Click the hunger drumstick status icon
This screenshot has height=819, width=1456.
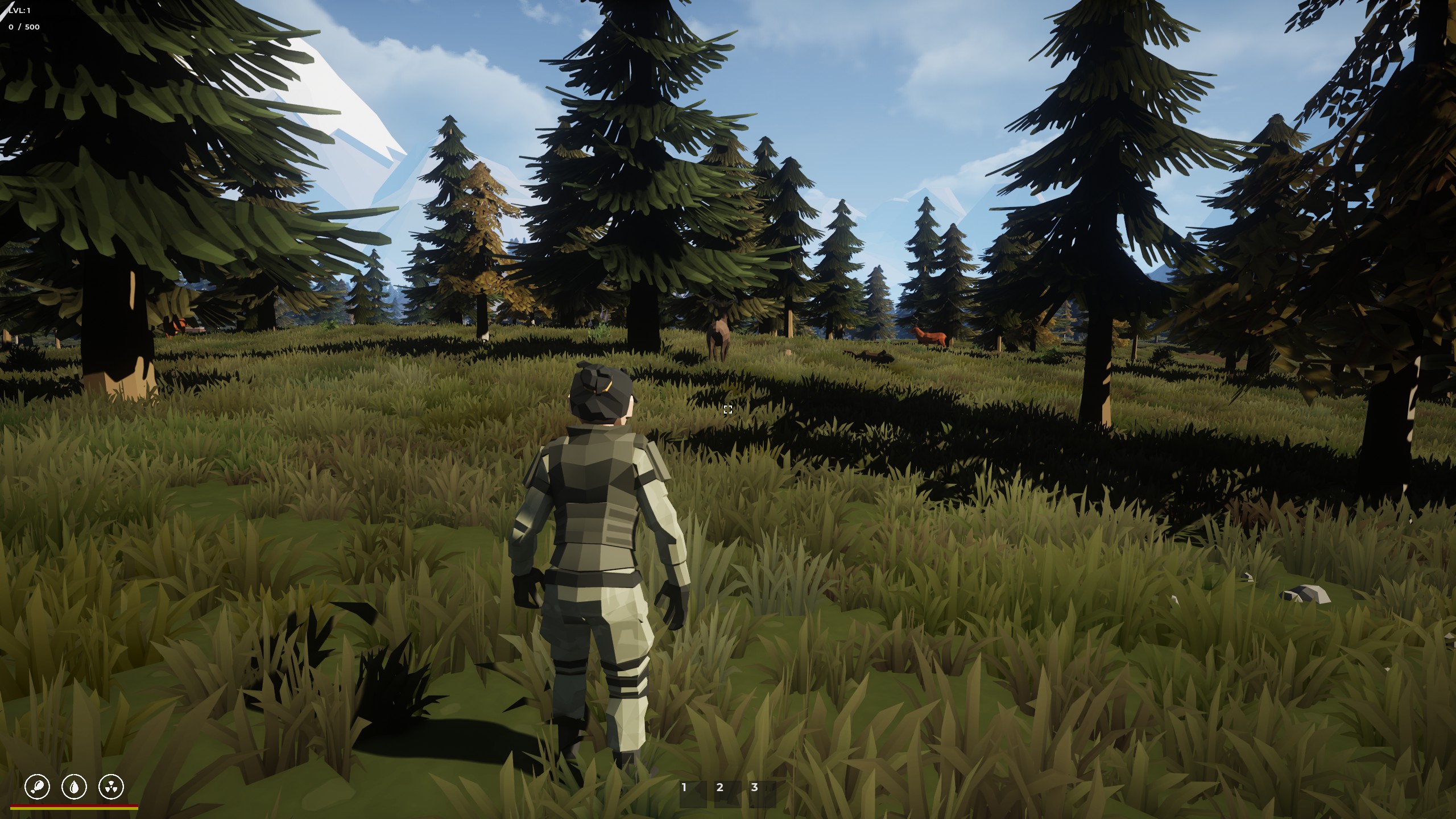point(38,787)
